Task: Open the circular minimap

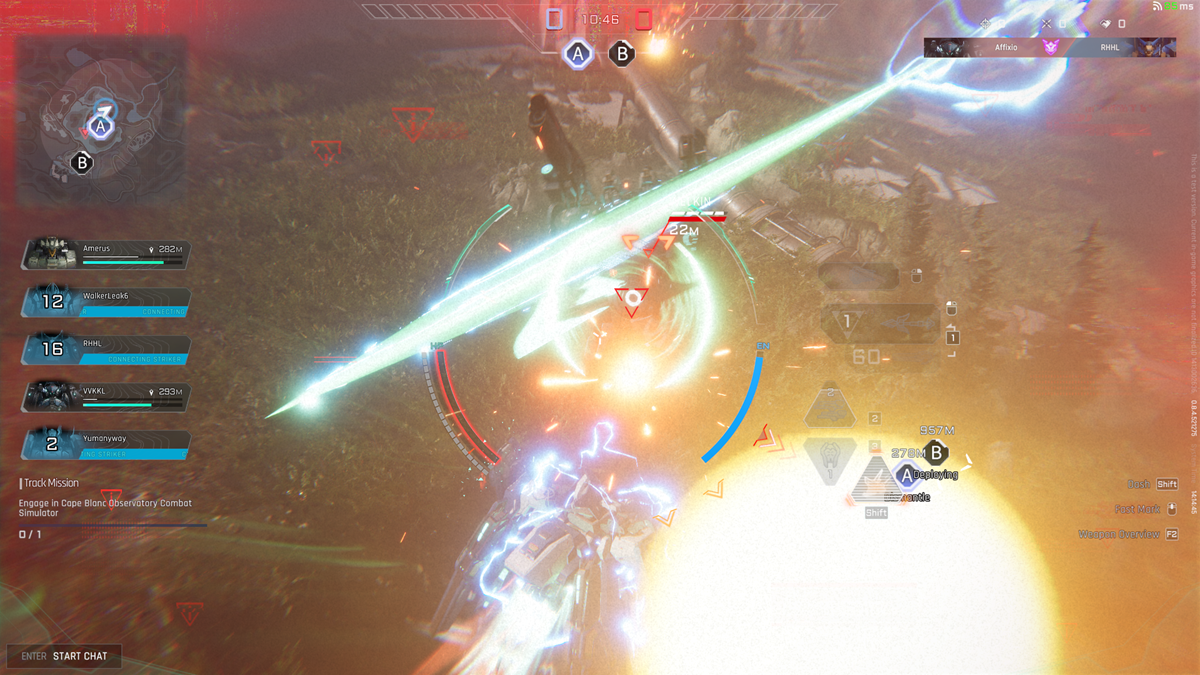Action: (100, 120)
